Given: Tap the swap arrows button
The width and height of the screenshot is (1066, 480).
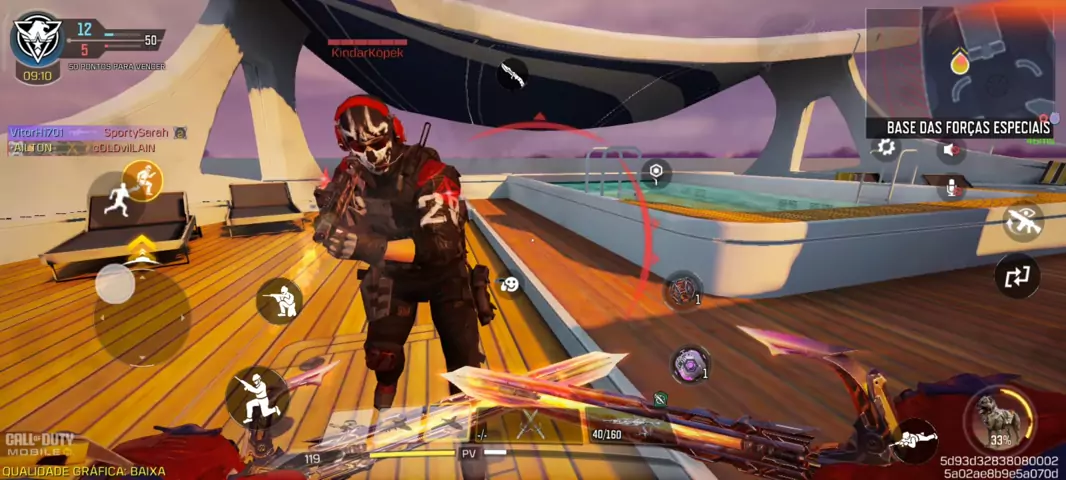Looking at the screenshot, I should click(x=1017, y=276).
